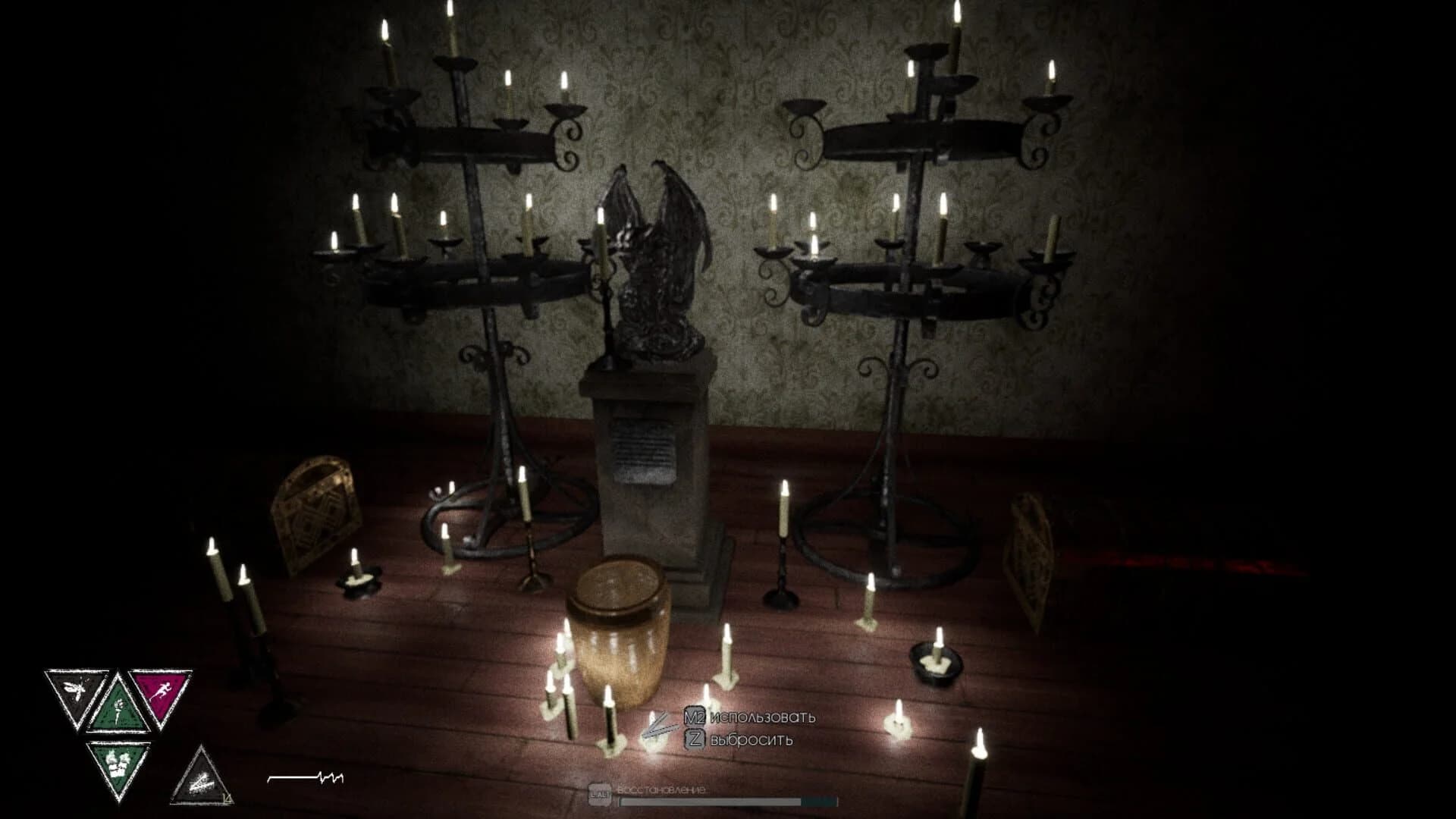The height and width of the screenshot is (819, 1456).
Task: Click the Z key prompt icon
Action: point(695,739)
